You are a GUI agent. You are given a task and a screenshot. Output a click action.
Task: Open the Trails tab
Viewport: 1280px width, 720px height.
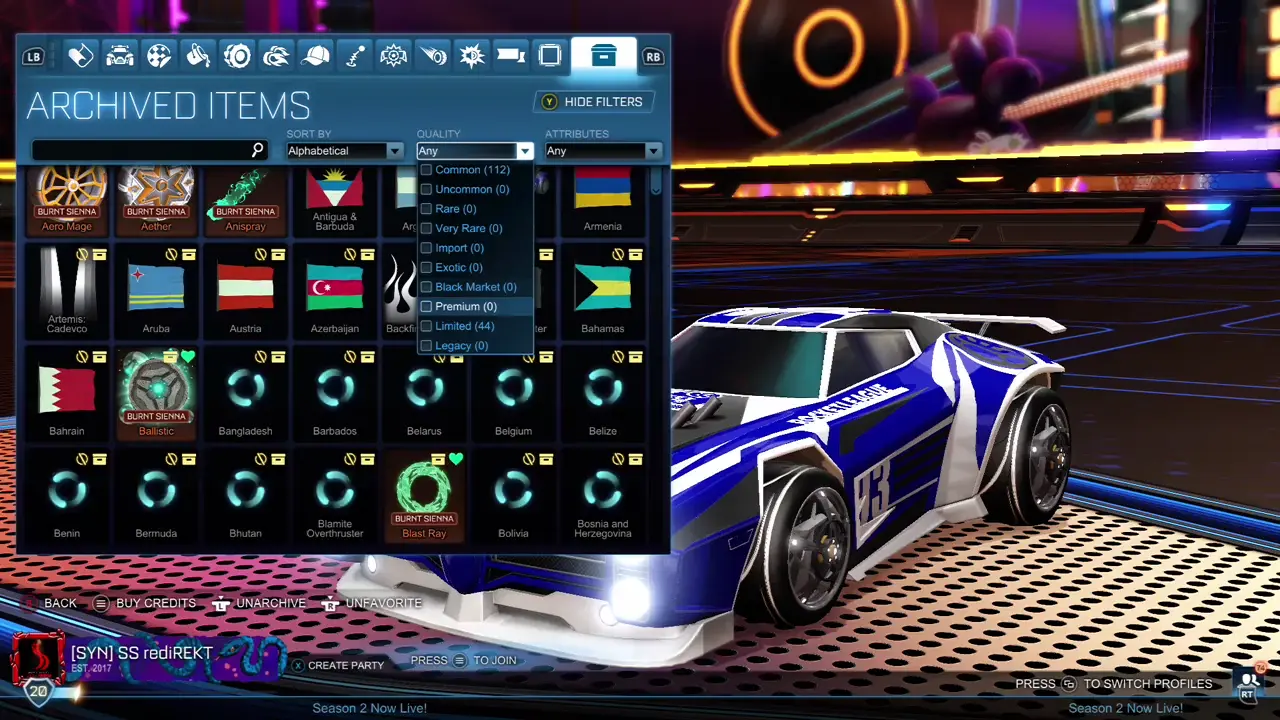(433, 56)
